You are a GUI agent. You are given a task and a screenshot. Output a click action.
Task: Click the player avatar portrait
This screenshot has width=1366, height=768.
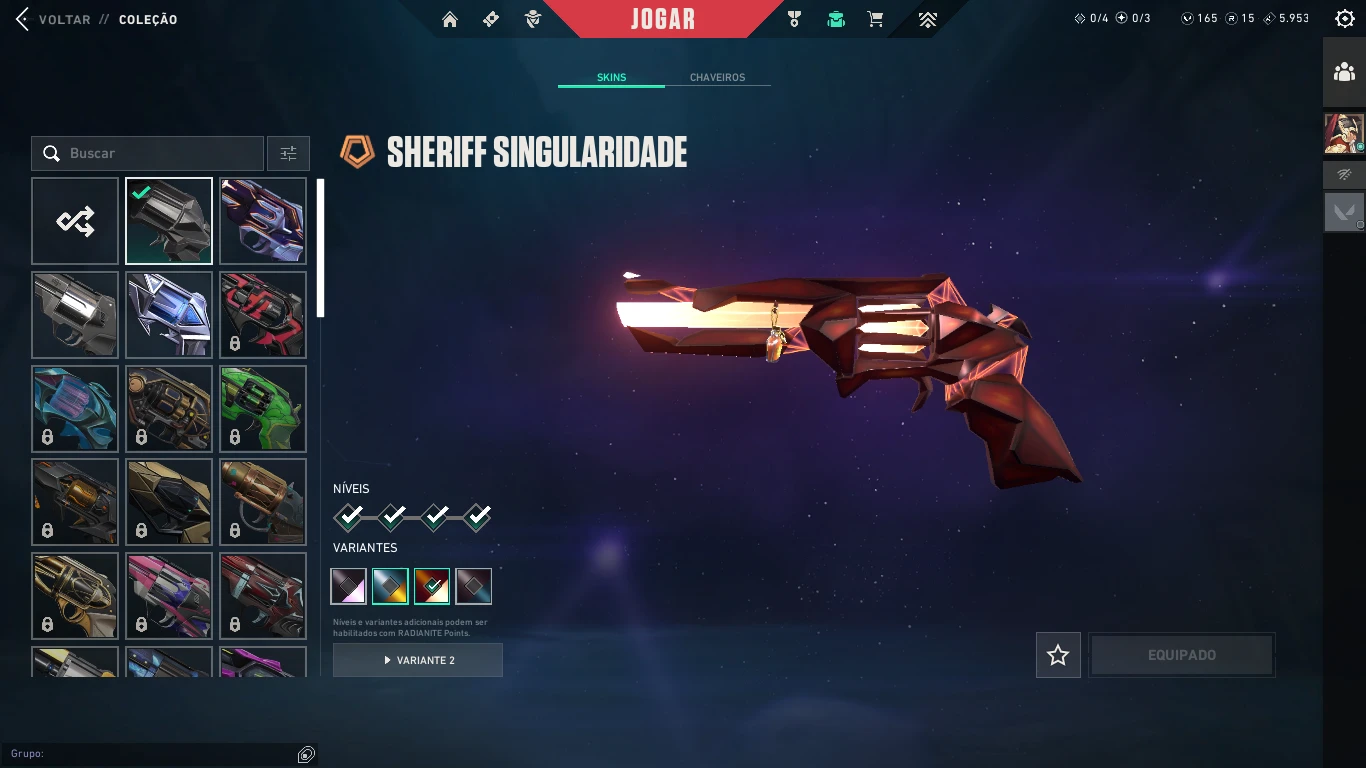click(1344, 134)
